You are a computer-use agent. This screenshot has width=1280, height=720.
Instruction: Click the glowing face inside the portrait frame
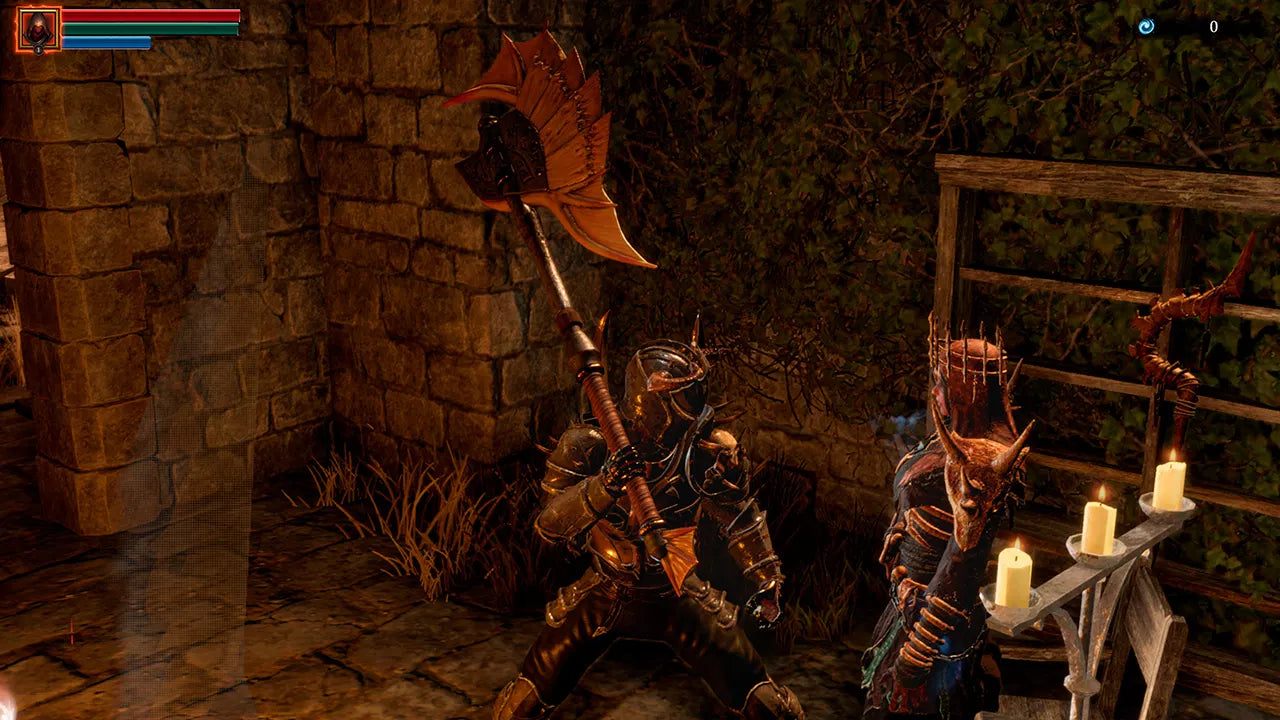38,25
